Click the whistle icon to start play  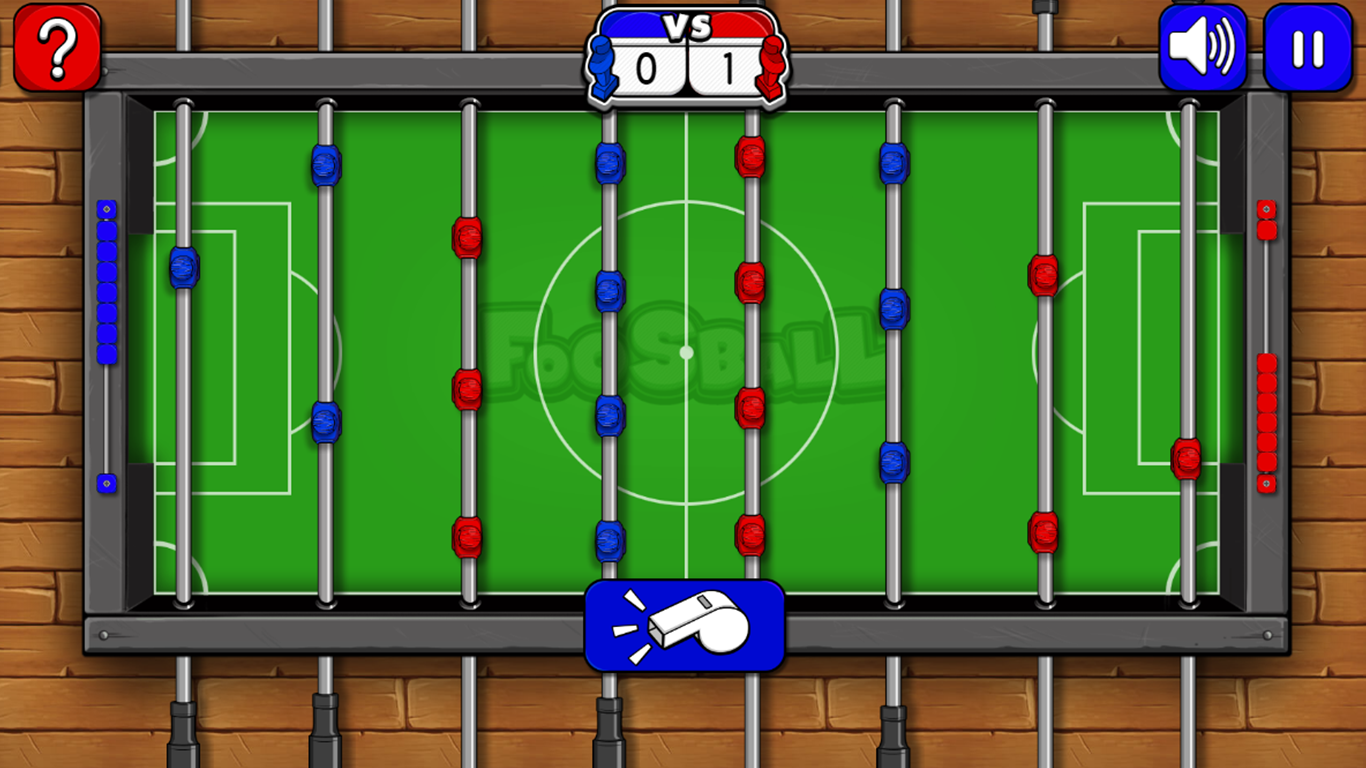(x=687, y=625)
